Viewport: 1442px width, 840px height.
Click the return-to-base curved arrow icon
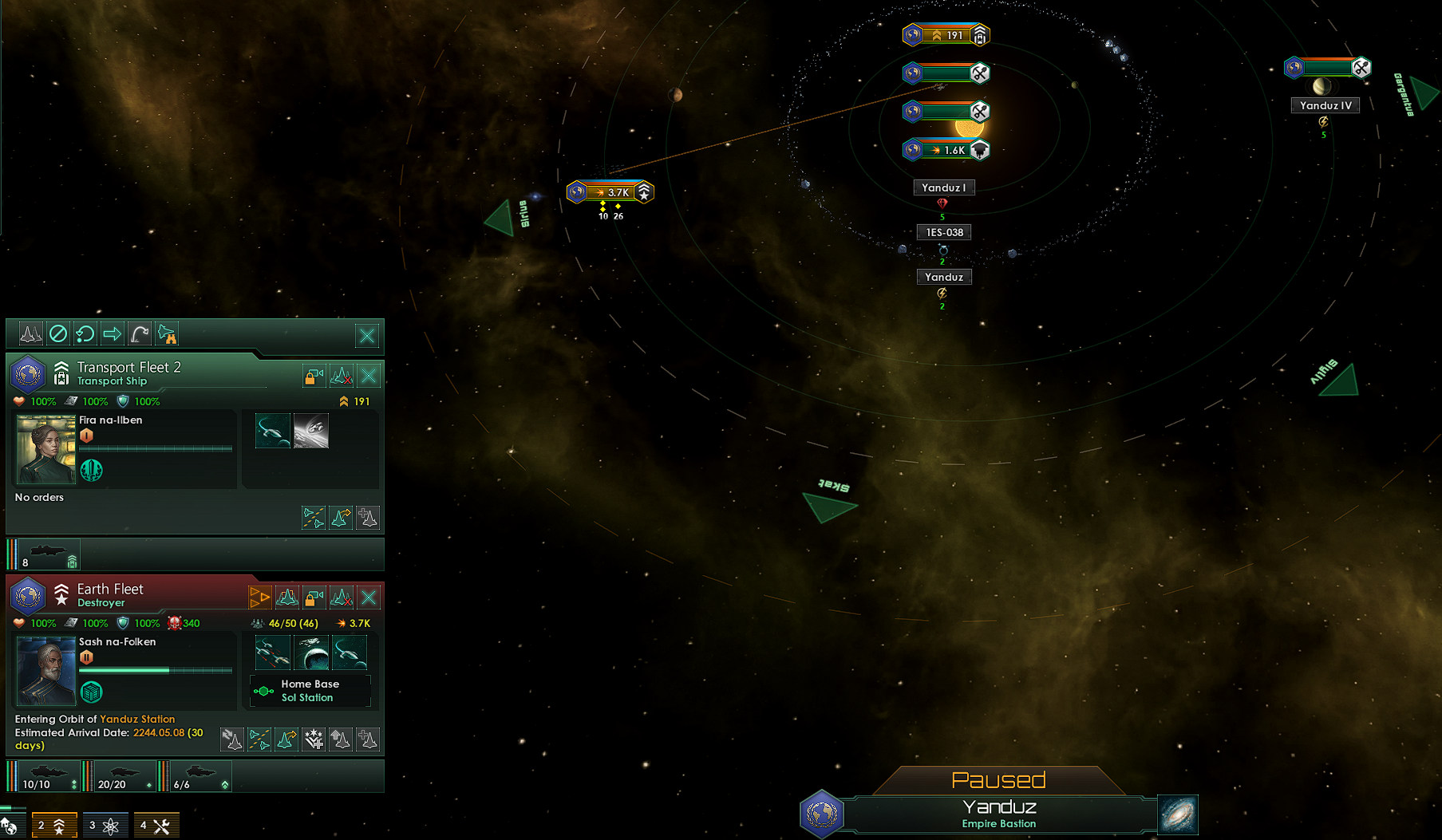pyautogui.click(x=139, y=333)
